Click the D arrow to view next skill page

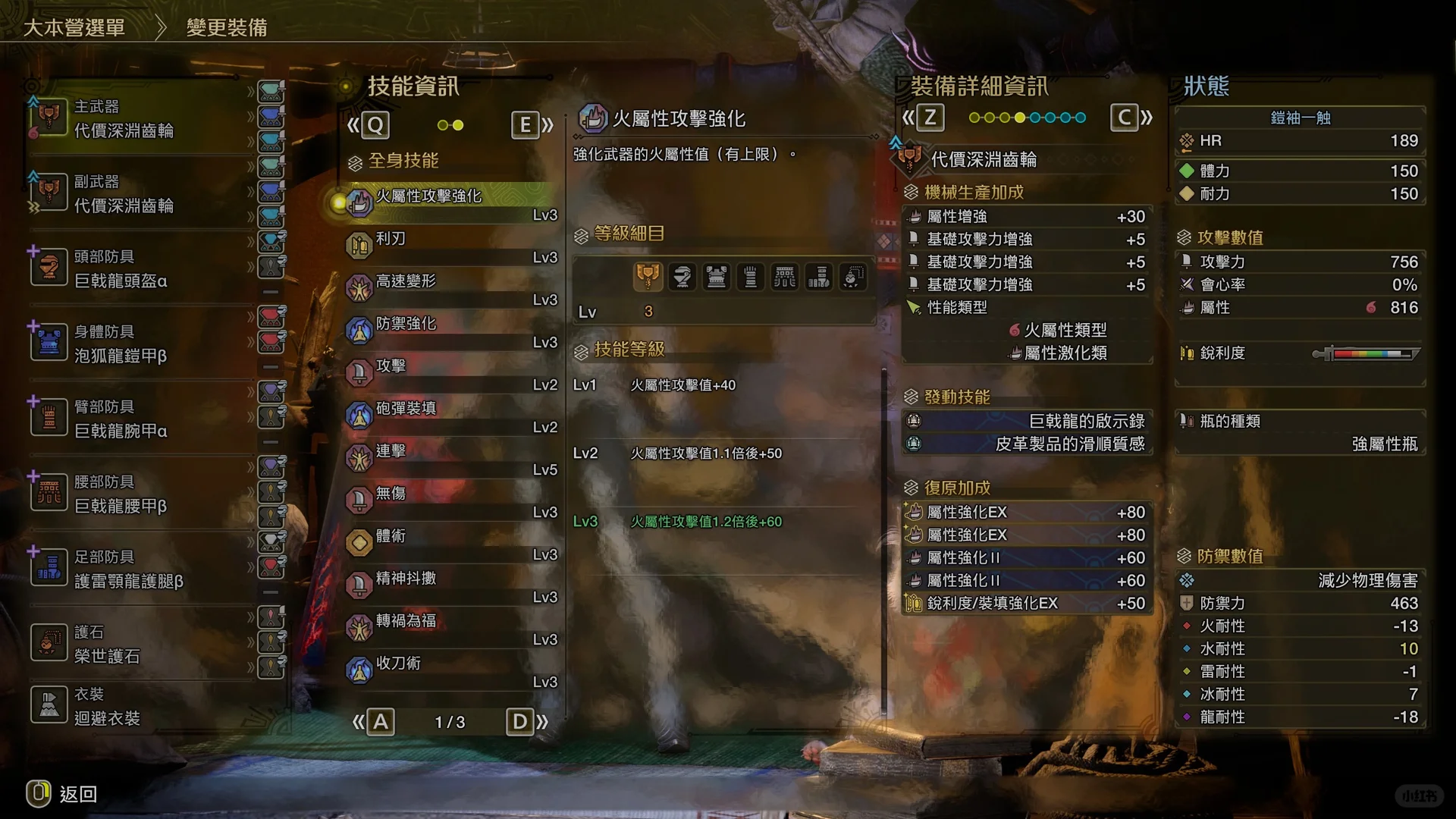tap(520, 722)
